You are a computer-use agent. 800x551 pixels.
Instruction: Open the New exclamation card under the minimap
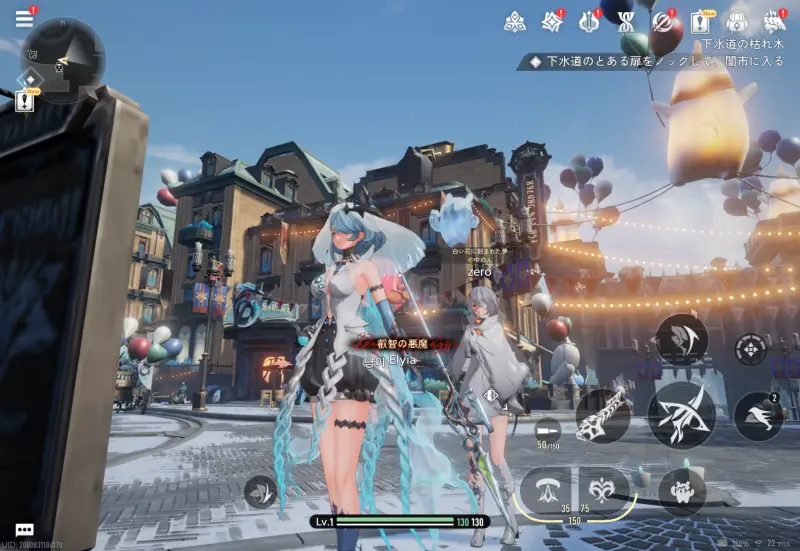(x=25, y=101)
